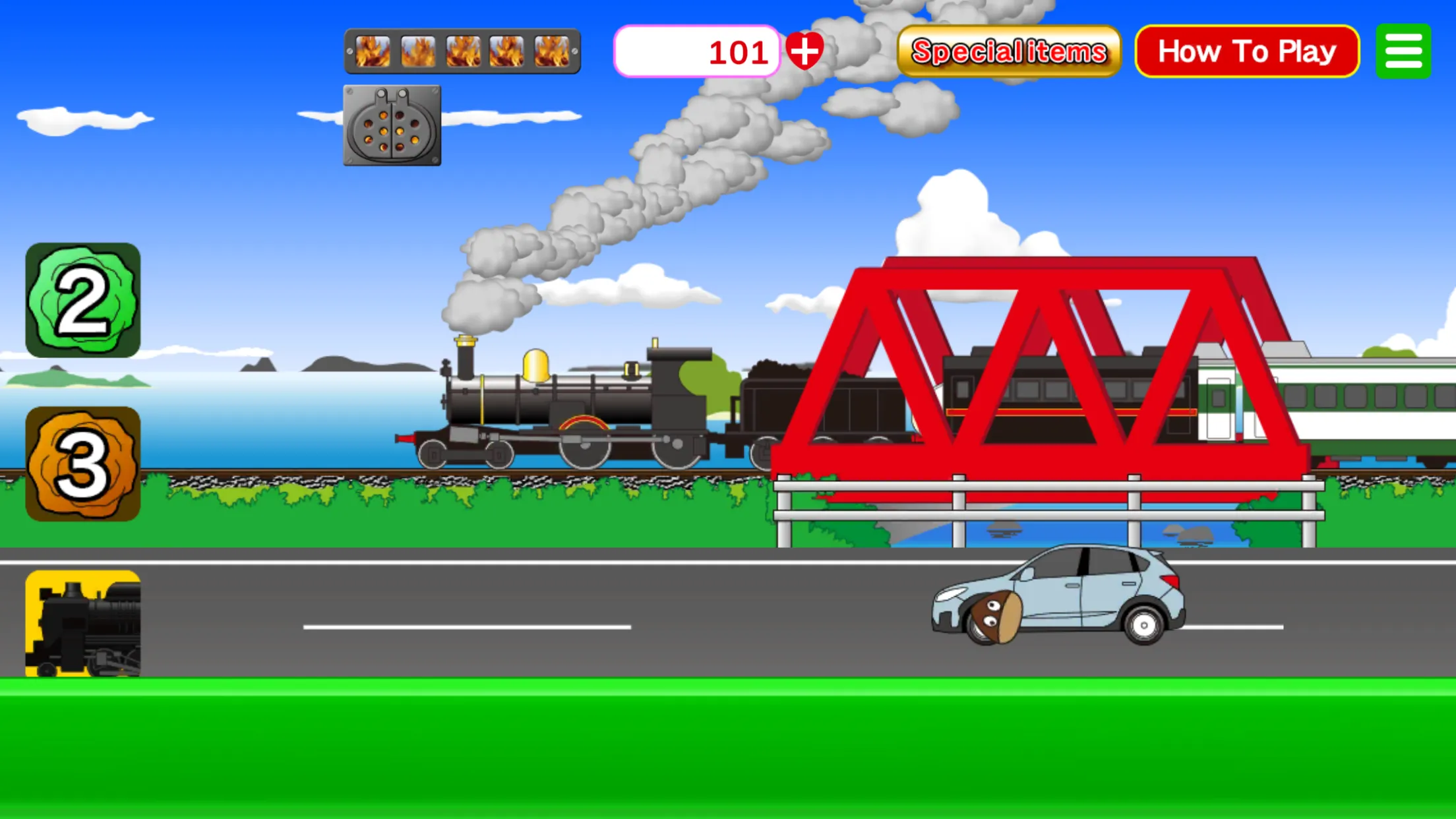Screen dimensions: 1456x819
Task: Open the firebox door panel icon
Action: (x=392, y=125)
